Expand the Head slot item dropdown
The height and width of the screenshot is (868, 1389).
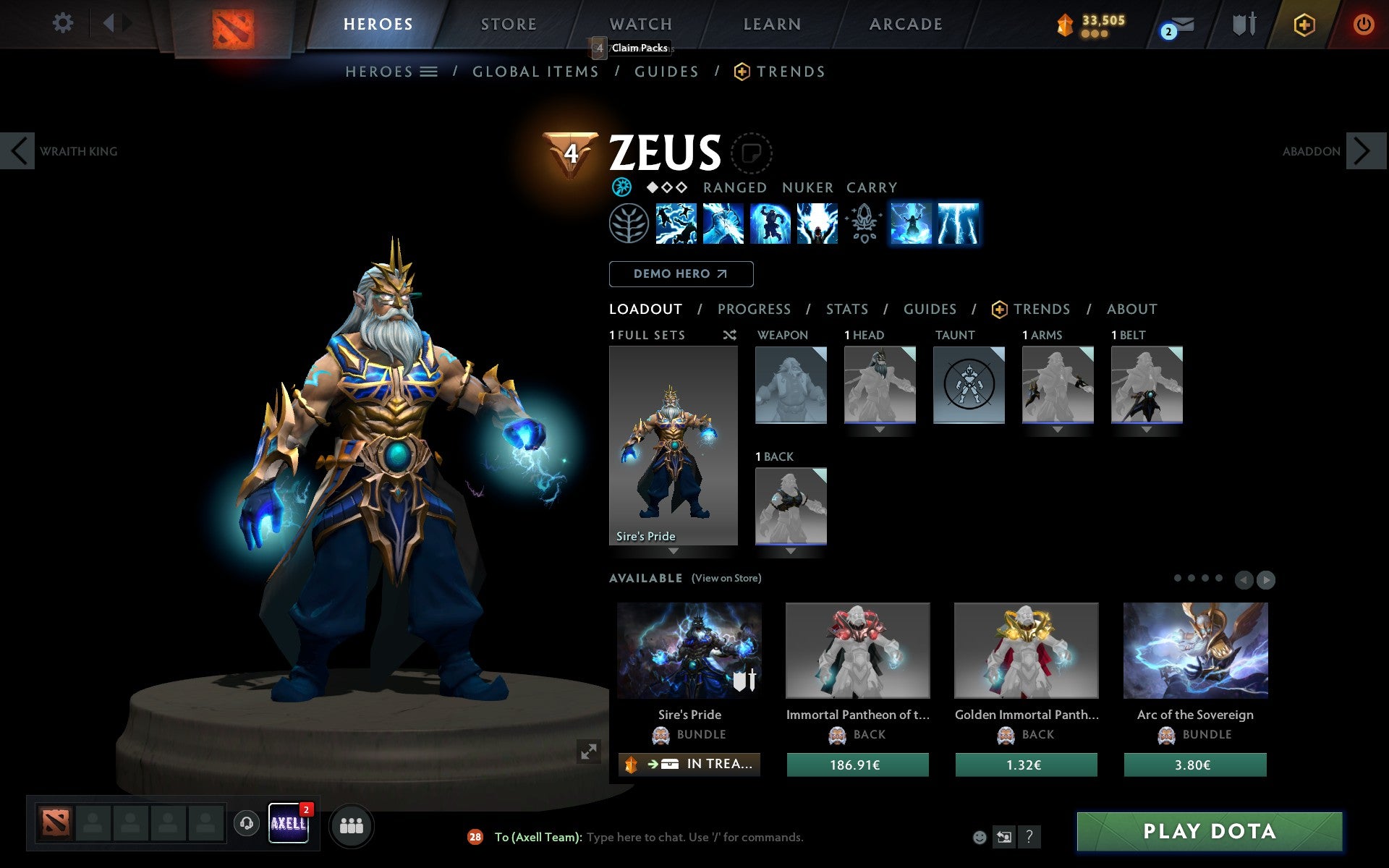point(879,428)
